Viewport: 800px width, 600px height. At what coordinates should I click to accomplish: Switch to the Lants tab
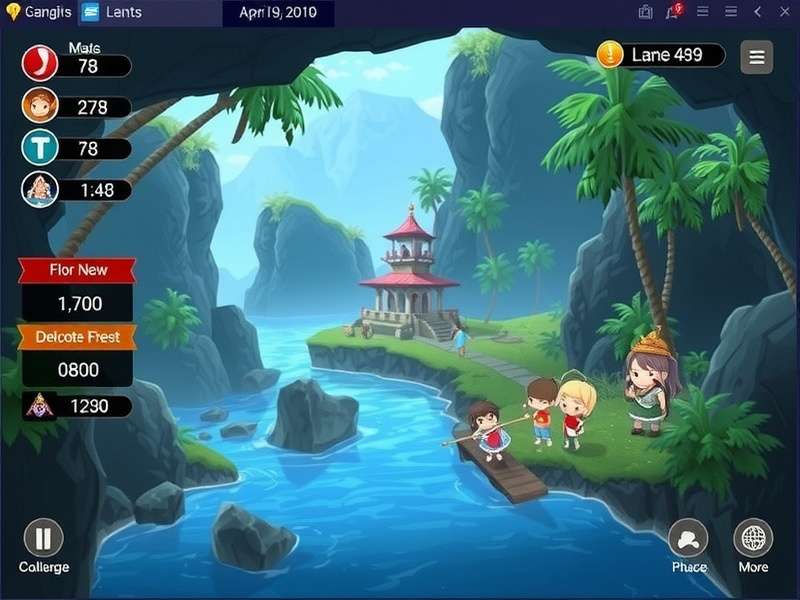tap(111, 13)
